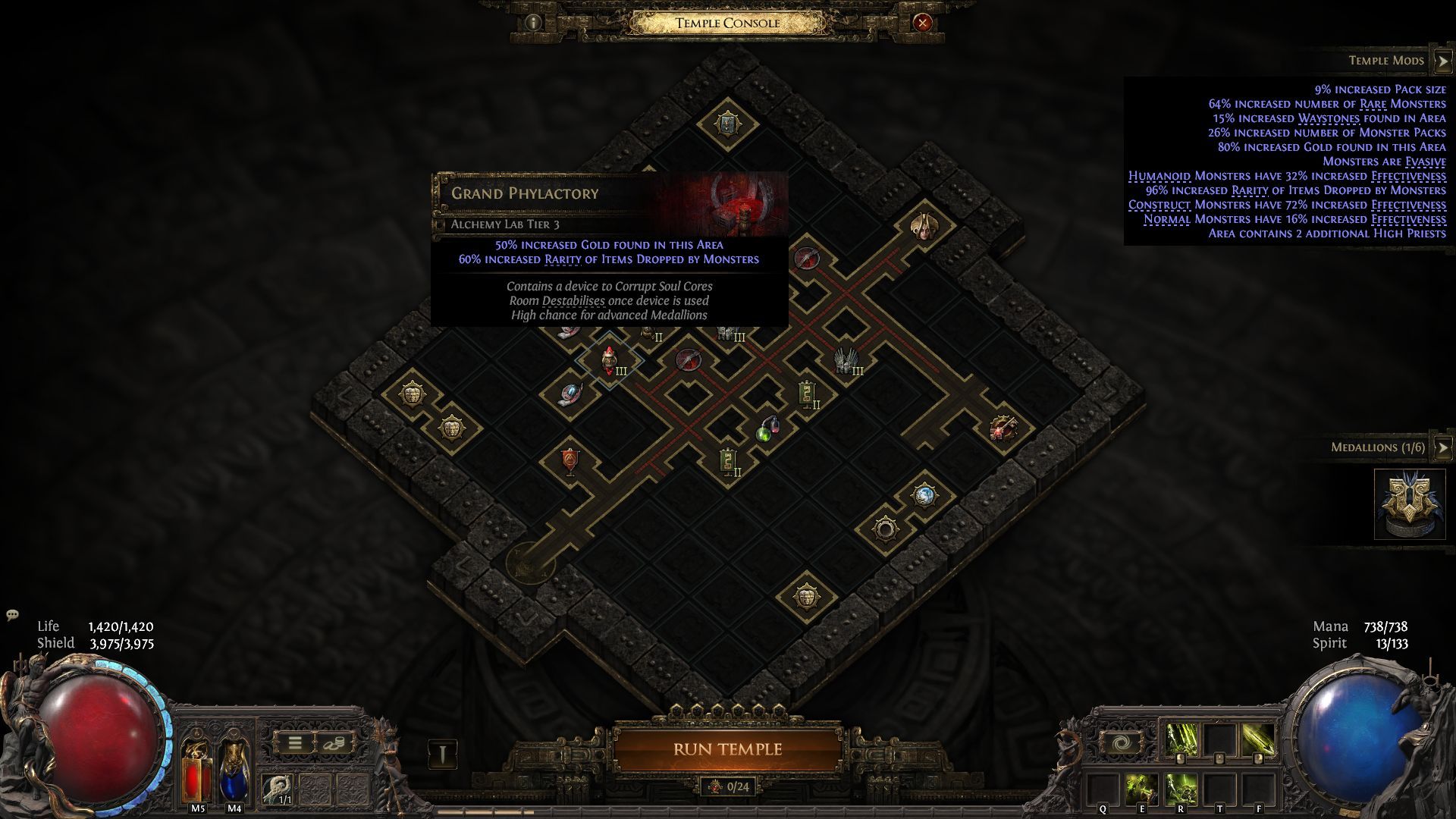The image size is (1456, 819).
Task: Collapse the Temple Mods panel arrow
Action: [1442, 61]
